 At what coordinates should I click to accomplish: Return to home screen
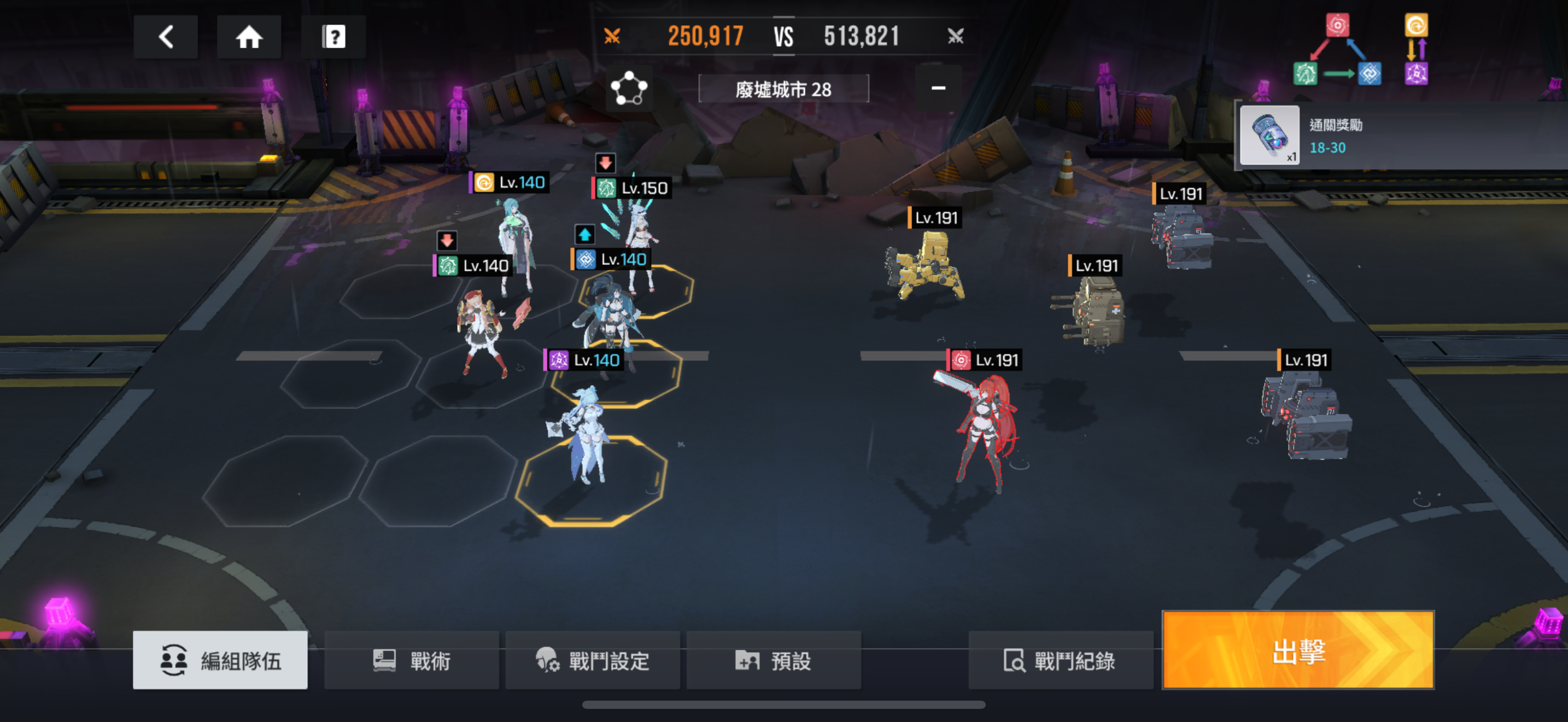pyautogui.click(x=249, y=37)
